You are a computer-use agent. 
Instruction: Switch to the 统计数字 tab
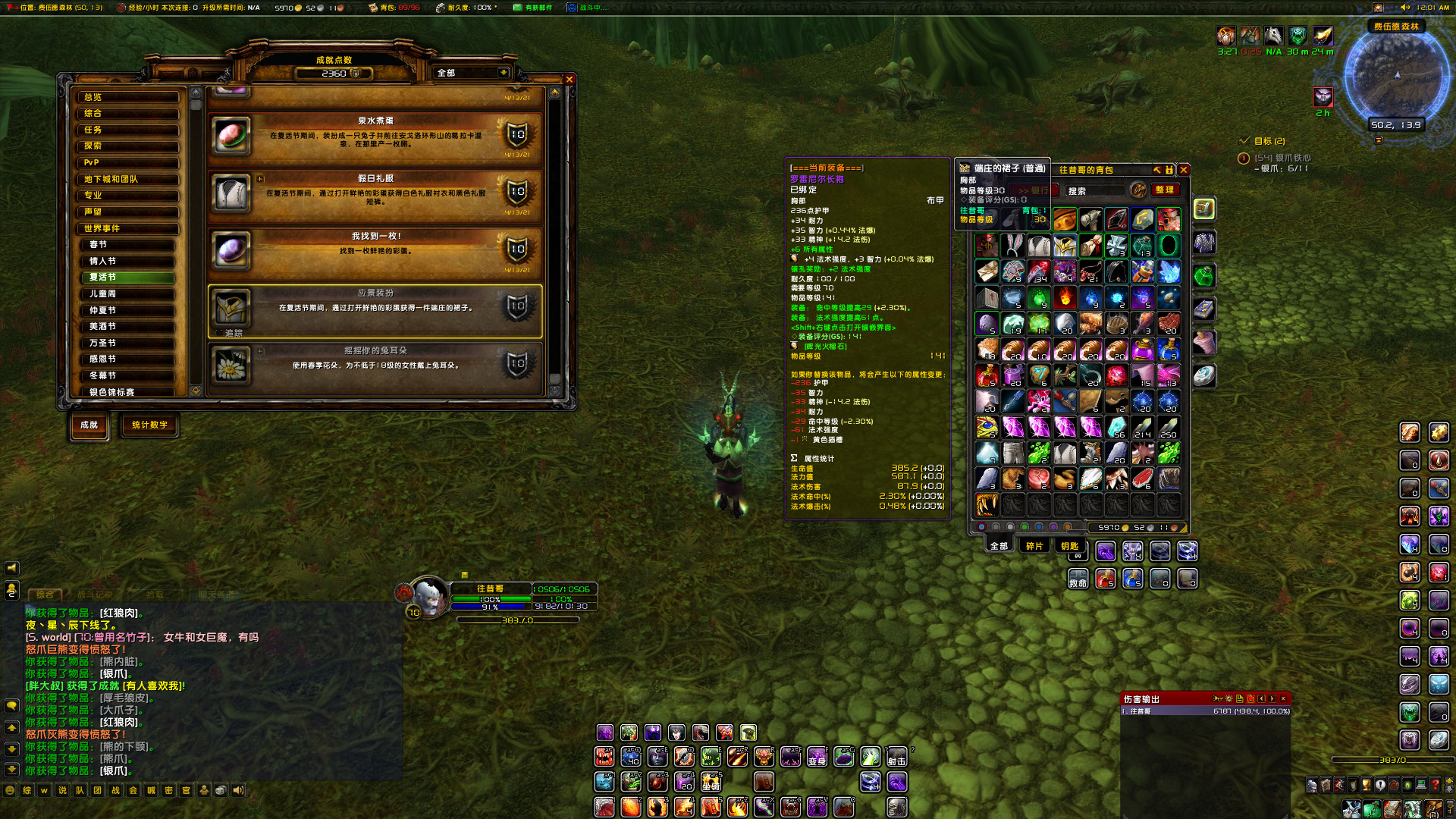149,426
